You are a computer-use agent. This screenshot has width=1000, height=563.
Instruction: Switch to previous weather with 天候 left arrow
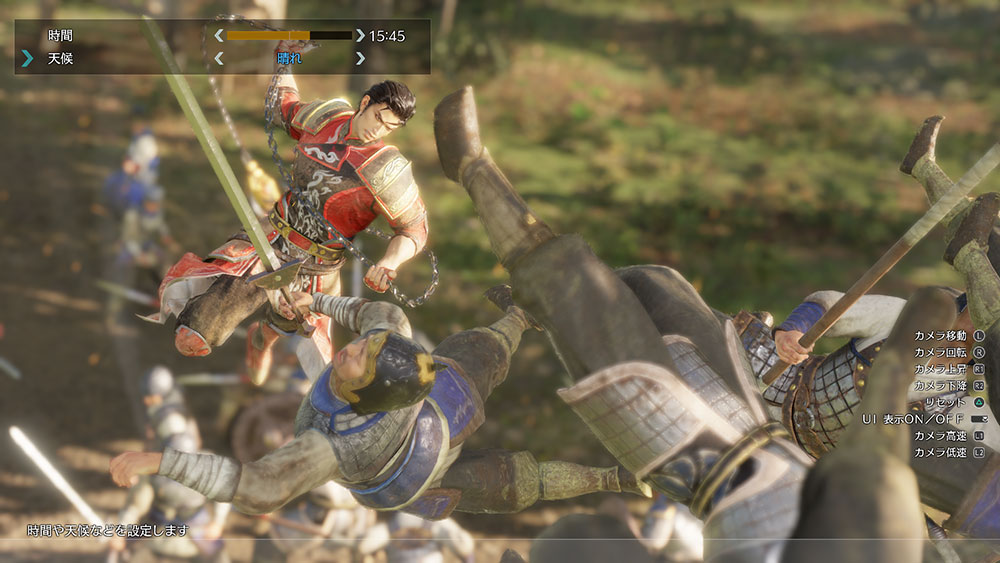point(219,59)
